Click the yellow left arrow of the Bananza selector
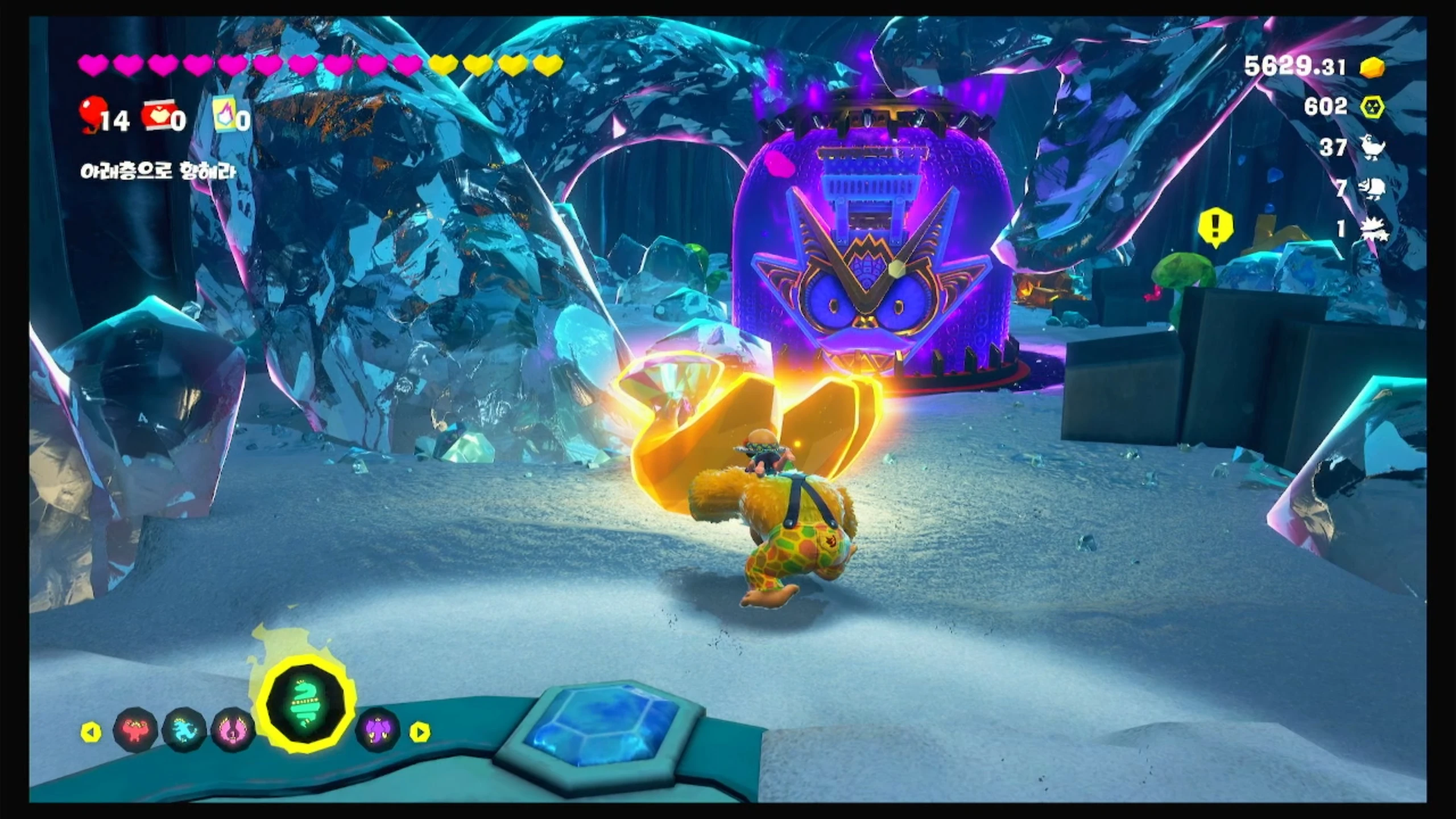 [x=91, y=732]
